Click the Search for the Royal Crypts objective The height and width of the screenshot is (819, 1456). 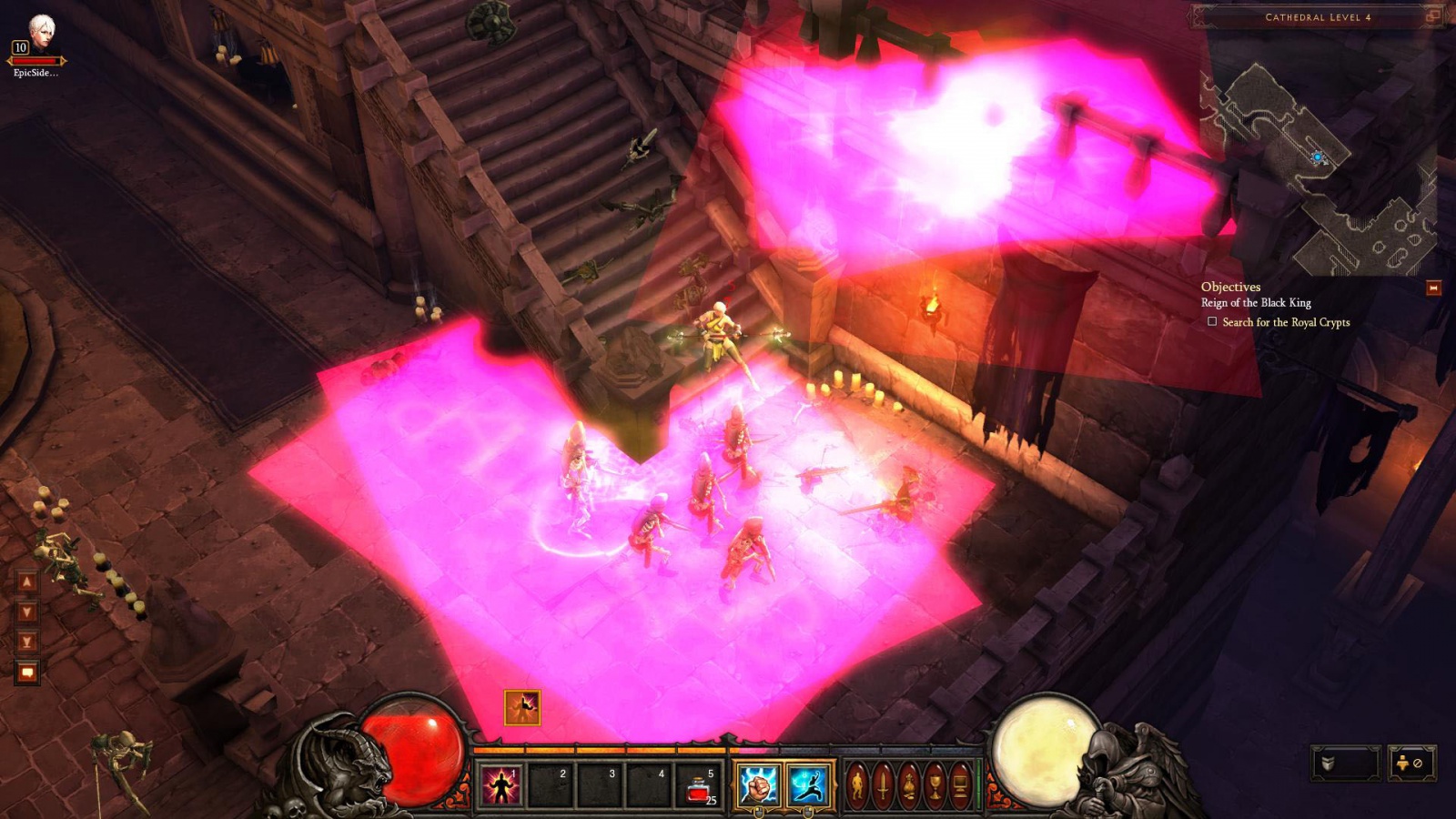[x=1285, y=322]
